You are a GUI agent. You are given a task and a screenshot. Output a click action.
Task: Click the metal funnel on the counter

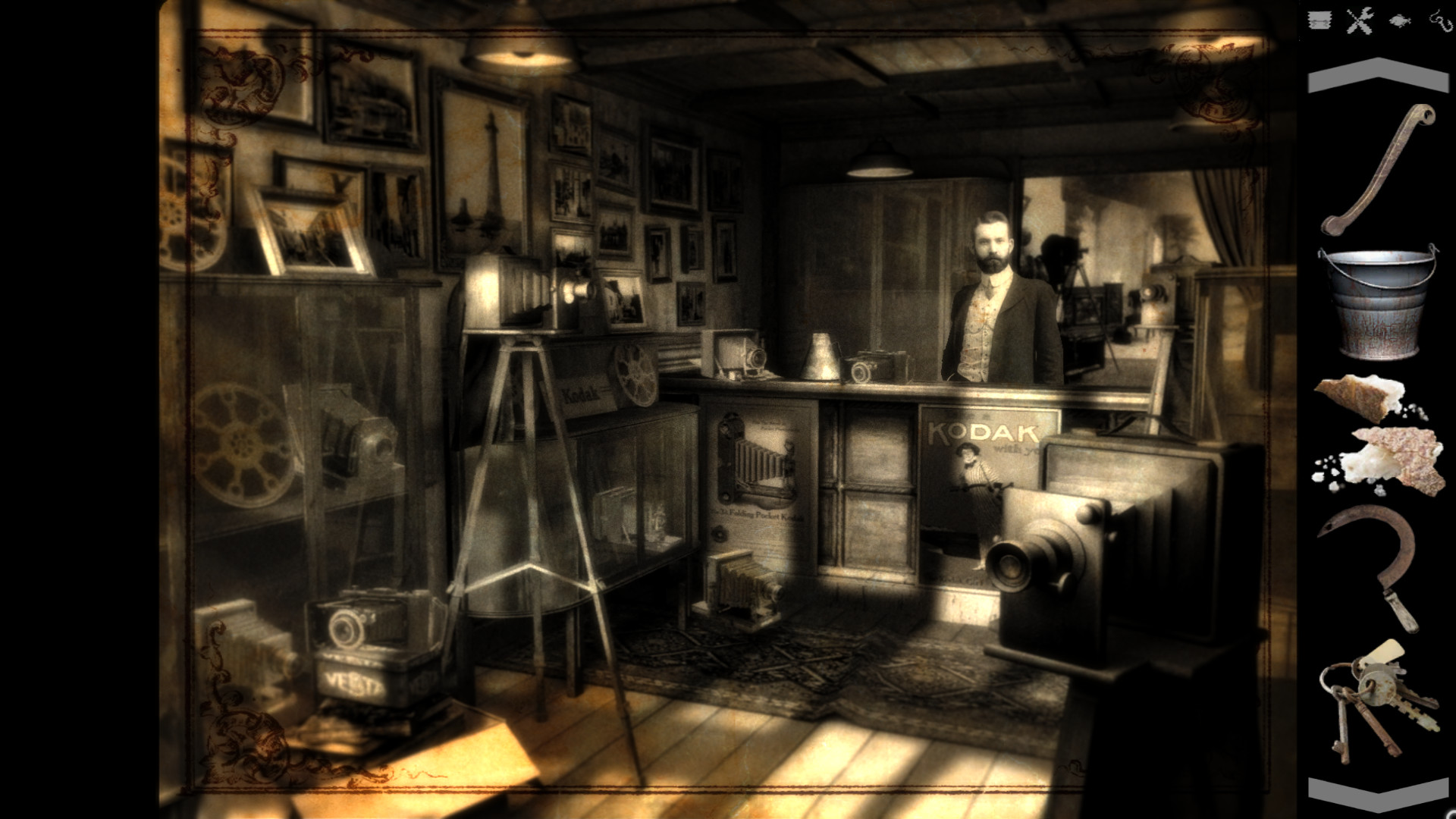(823, 356)
